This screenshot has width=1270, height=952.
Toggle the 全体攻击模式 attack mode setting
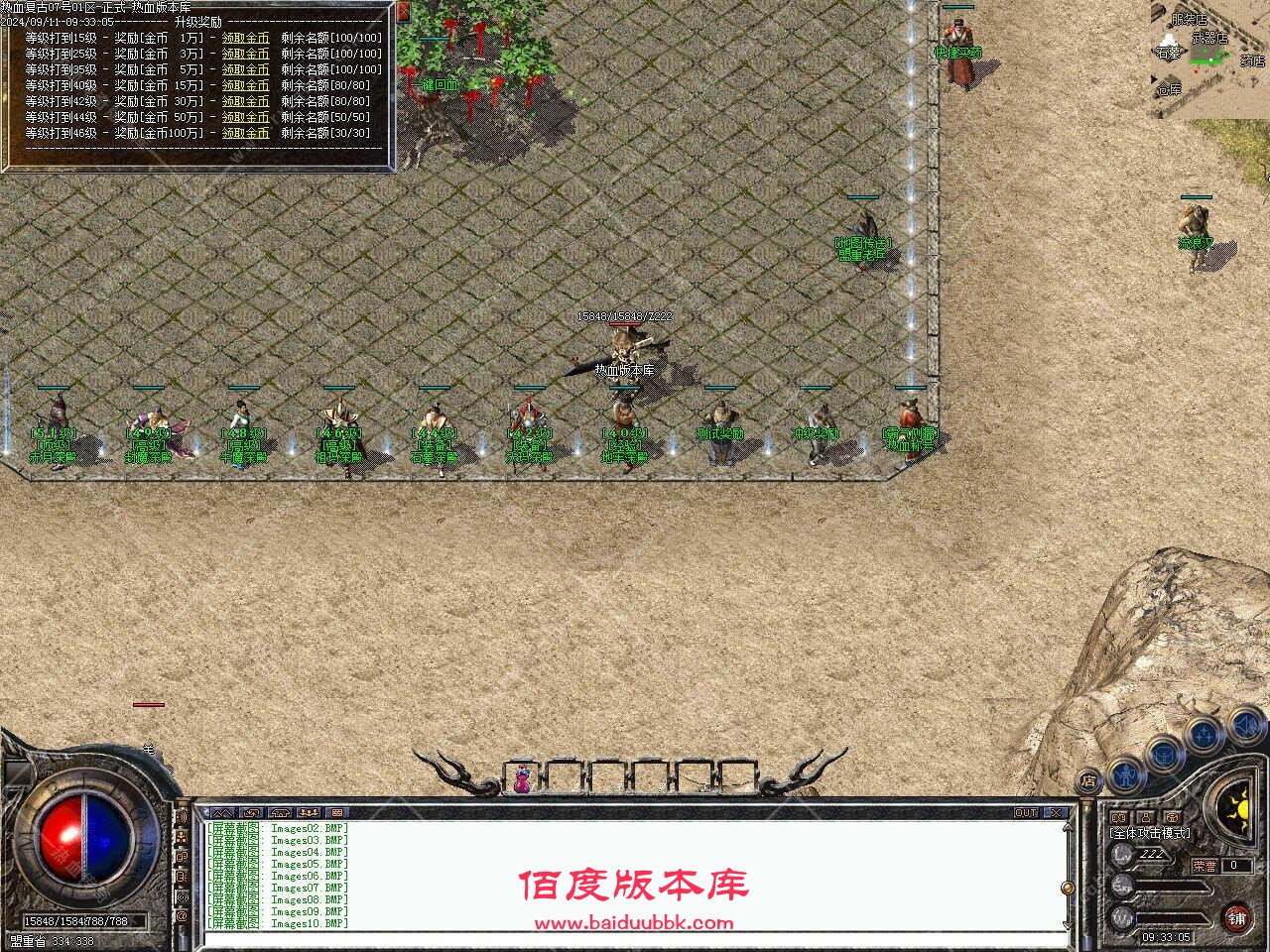(x=1148, y=833)
